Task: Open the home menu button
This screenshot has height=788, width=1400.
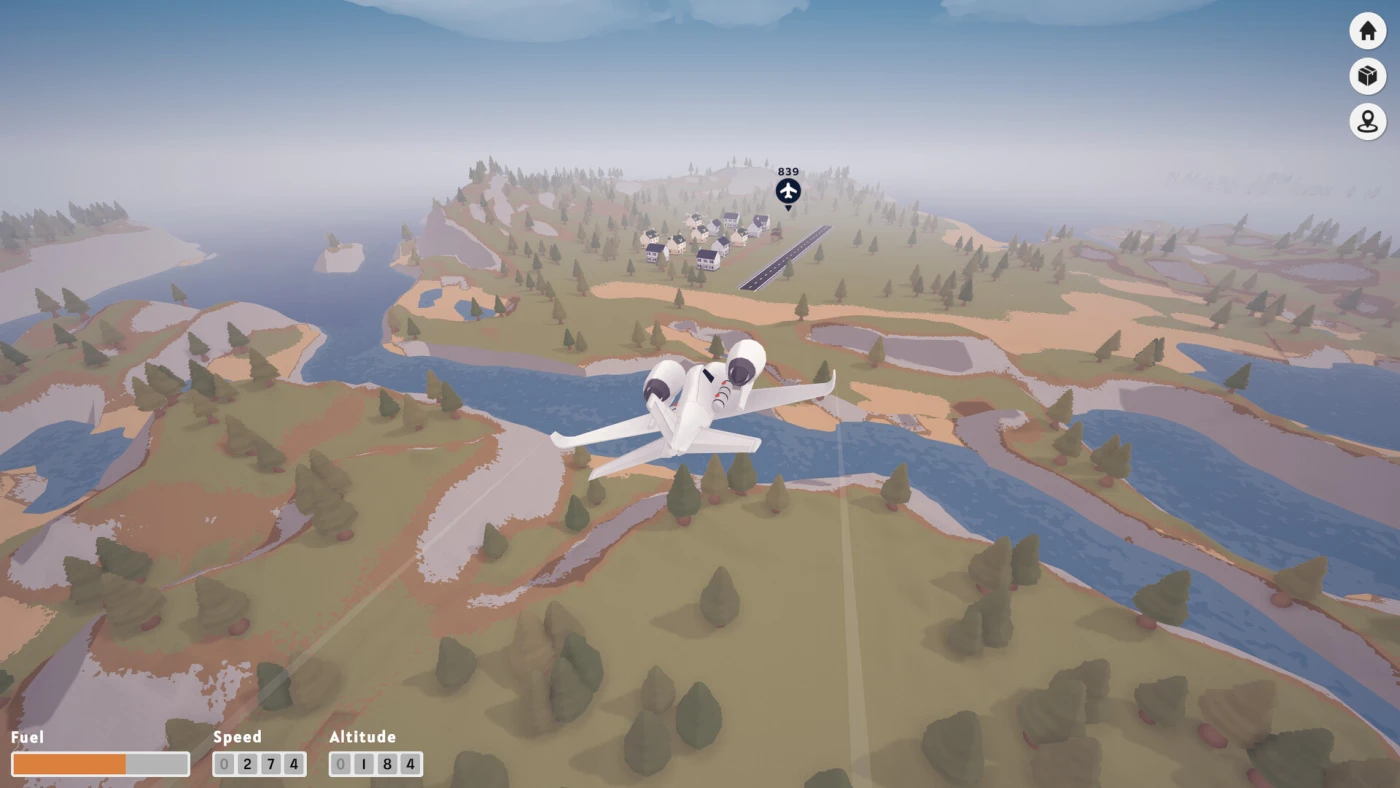Action: (1367, 31)
